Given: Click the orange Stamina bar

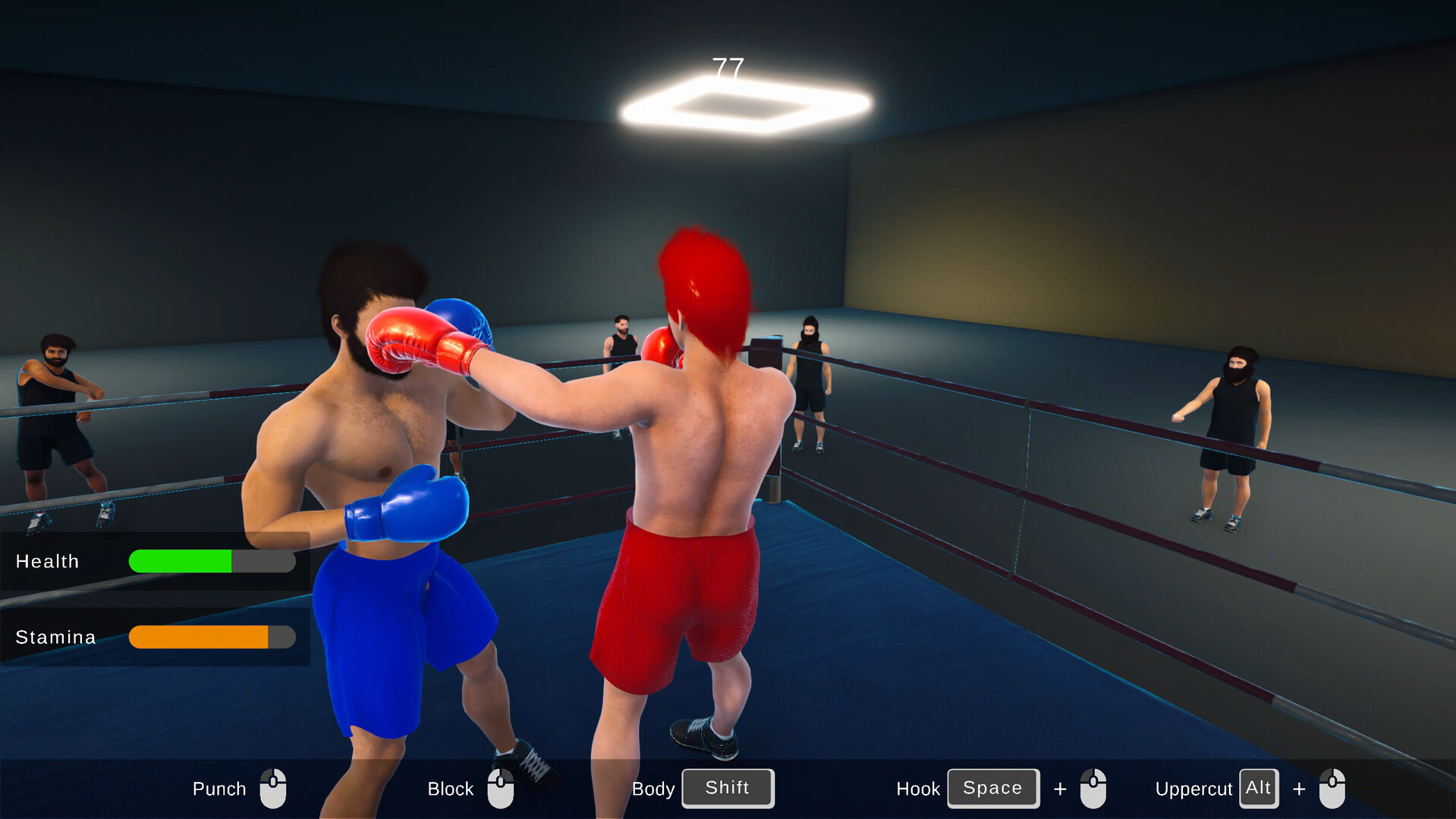Looking at the screenshot, I should click(x=197, y=637).
